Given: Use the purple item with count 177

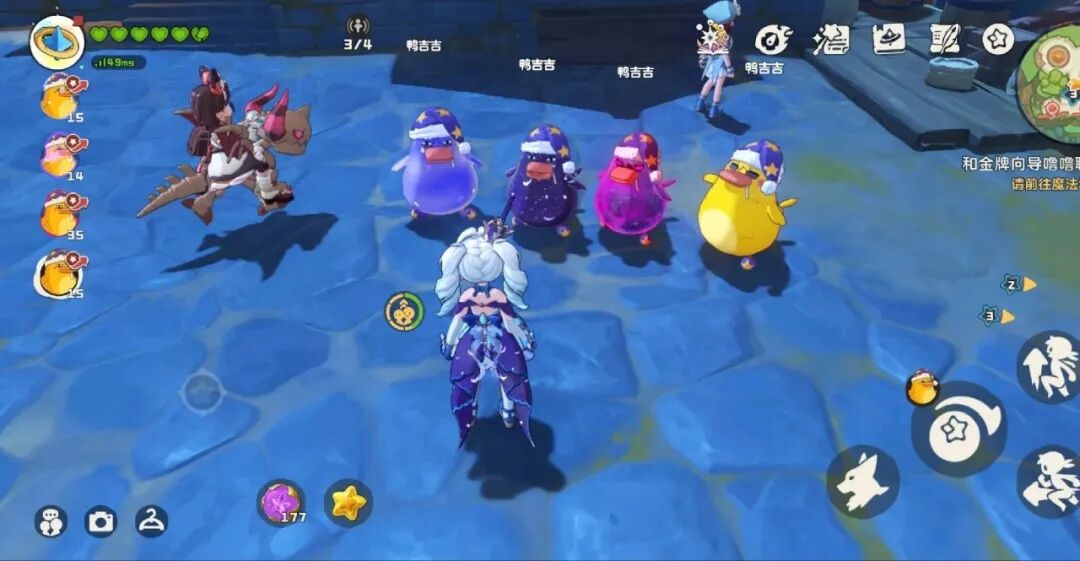Looking at the screenshot, I should (x=281, y=502).
